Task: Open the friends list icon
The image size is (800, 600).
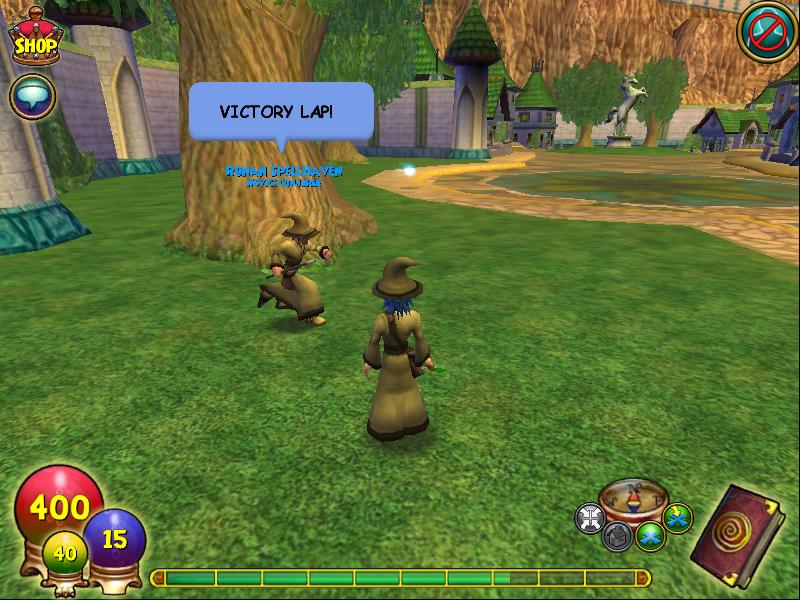Action: [x=767, y=32]
